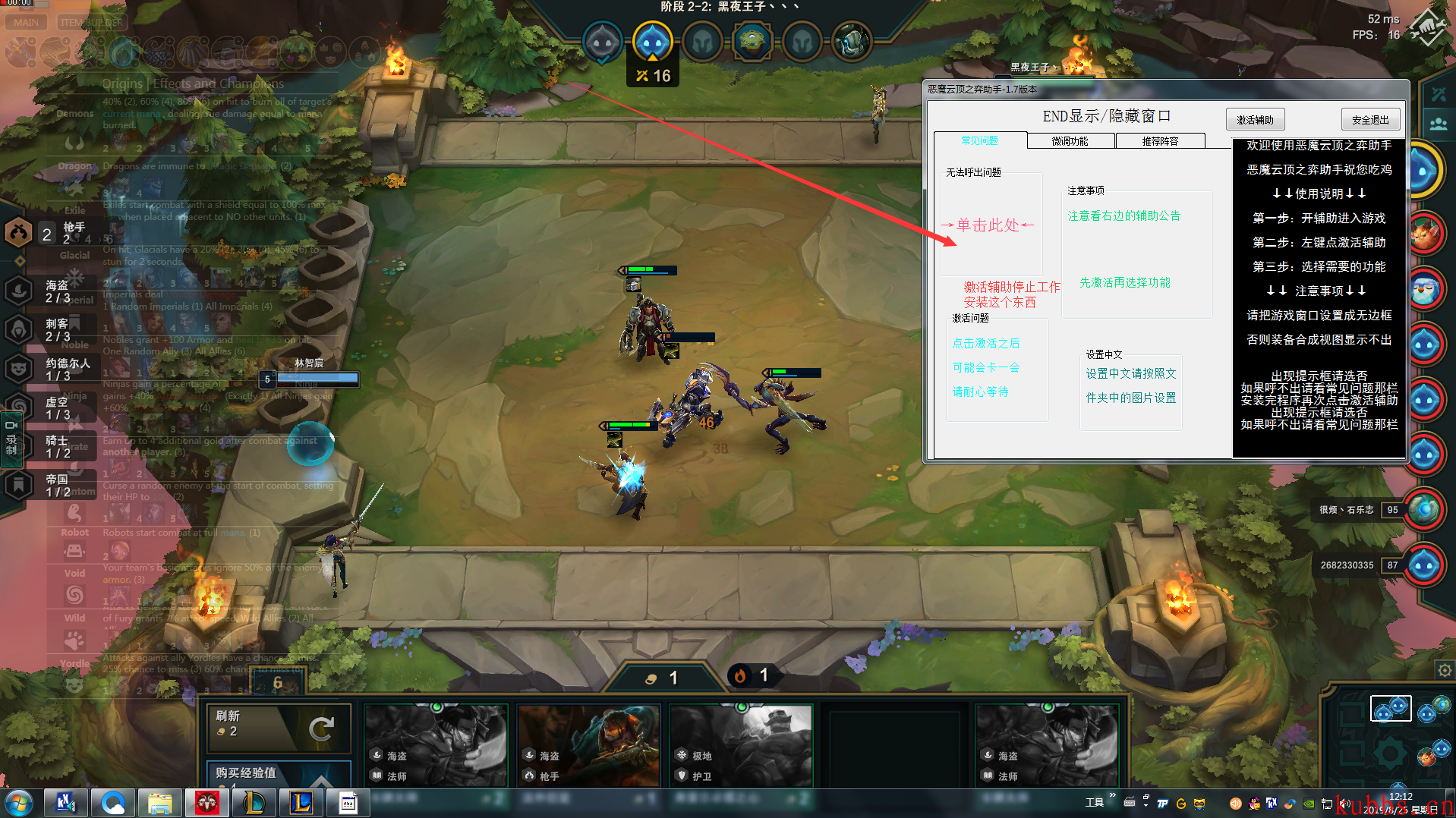Switch to the ITEM BUILDER overlay tab
The image size is (1456, 818).
(x=91, y=22)
